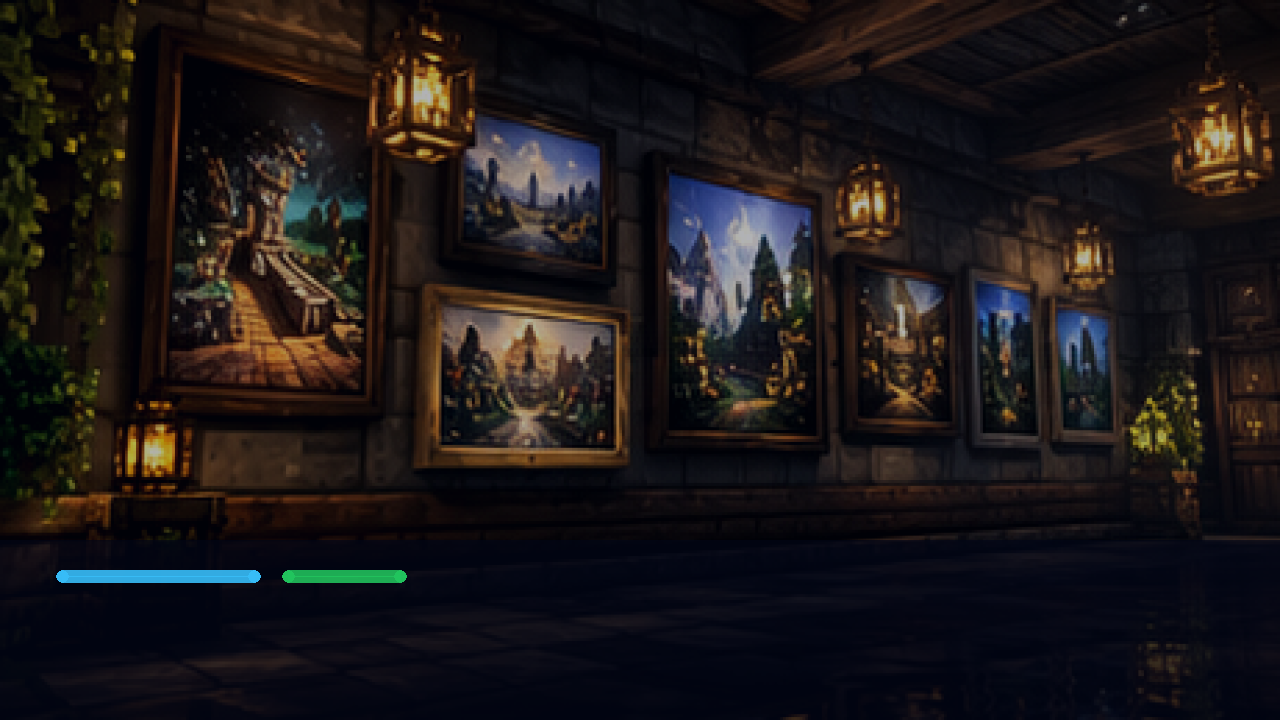The height and width of the screenshot is (720, 1280).
Task: Click the sunrise mountain path painting
Action: pyautogui.click(x=527, y=380)
